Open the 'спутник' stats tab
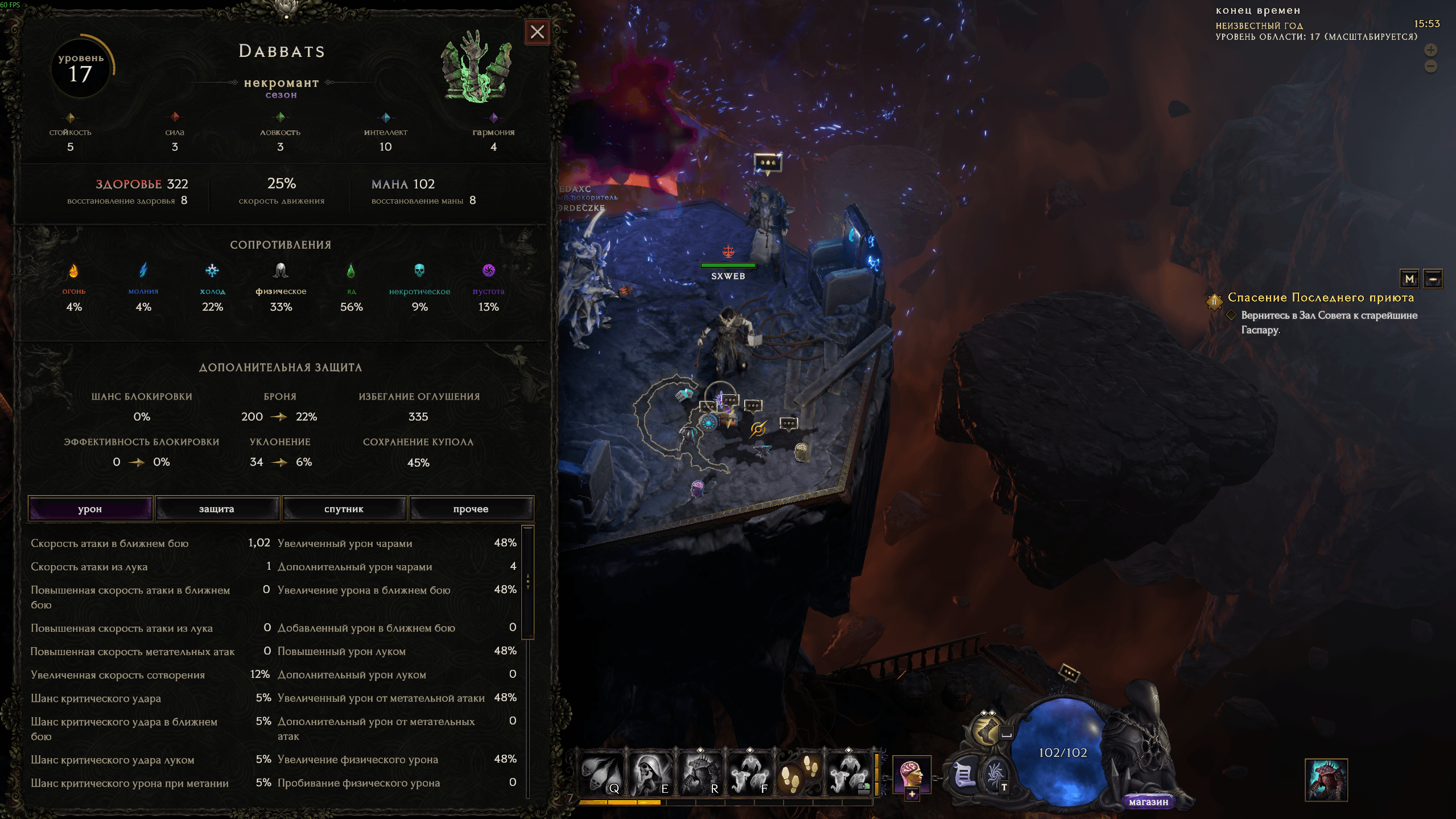The height and width of the screenshot is (819, 1456). pyautogui.click(x=344, y=509)
